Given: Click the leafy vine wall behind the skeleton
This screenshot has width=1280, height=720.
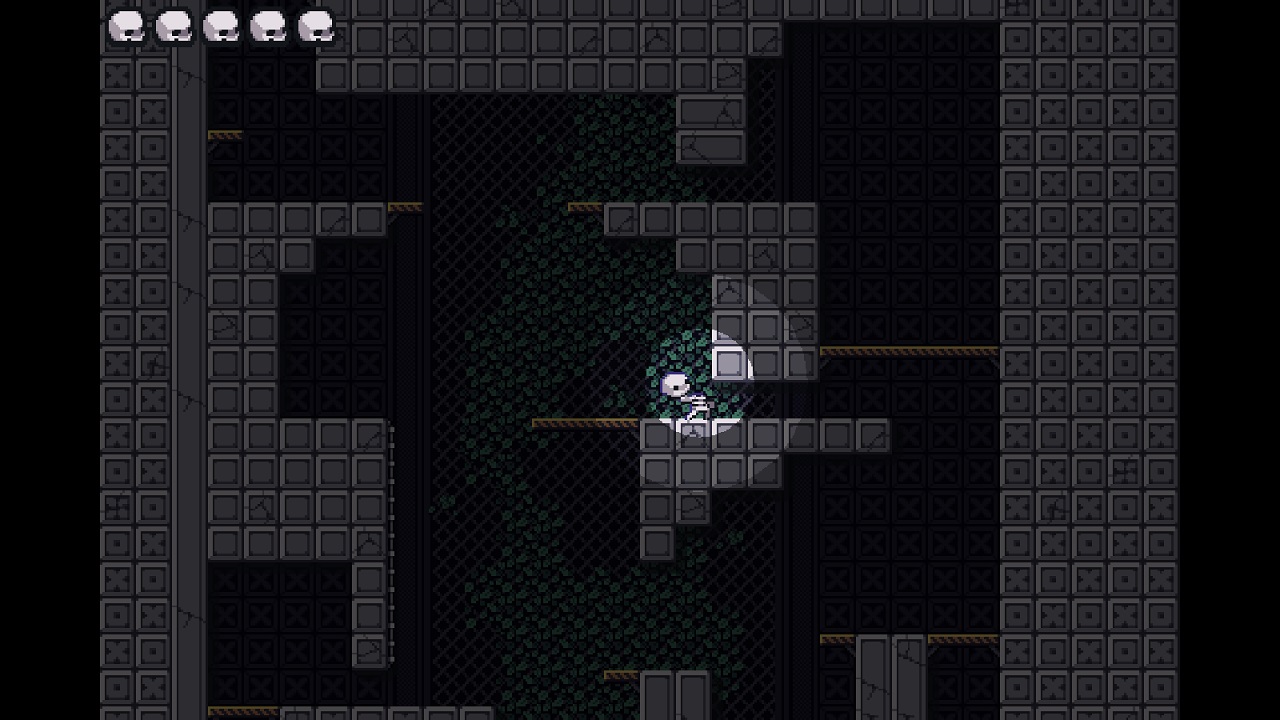Looking at the screenshot, I should coord(560,320).
